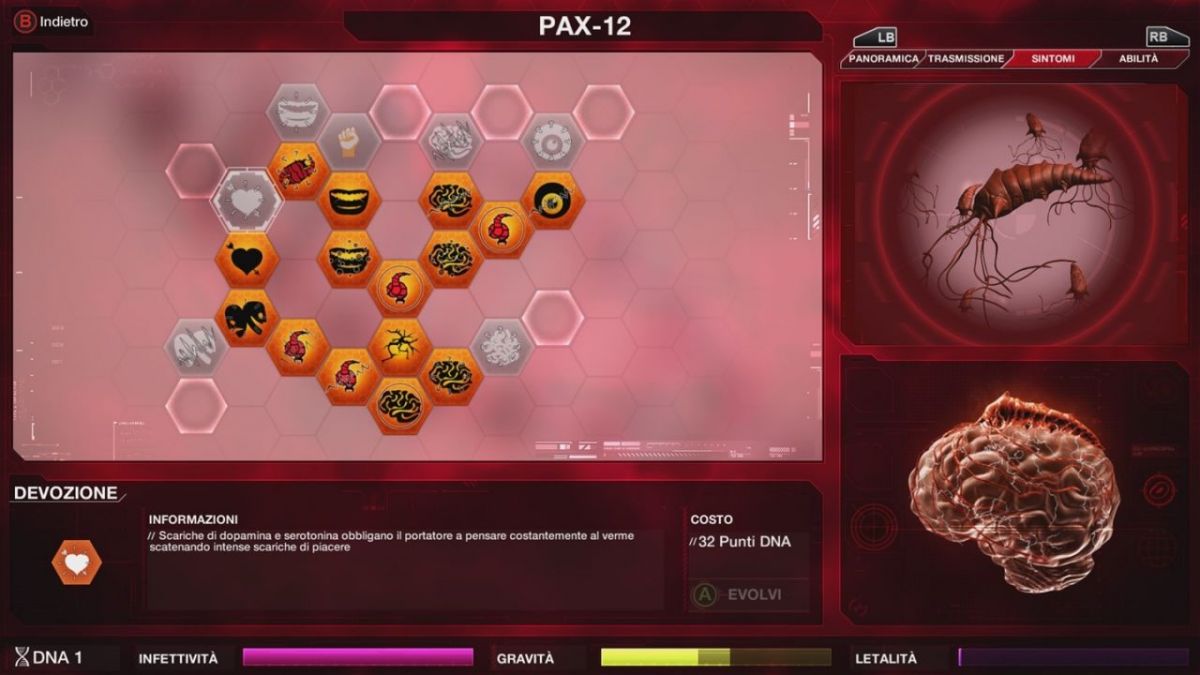Screen dimensions: 1200x675
Task: Select the orange heart with arrow tile
Action: (x=246, y=260)
